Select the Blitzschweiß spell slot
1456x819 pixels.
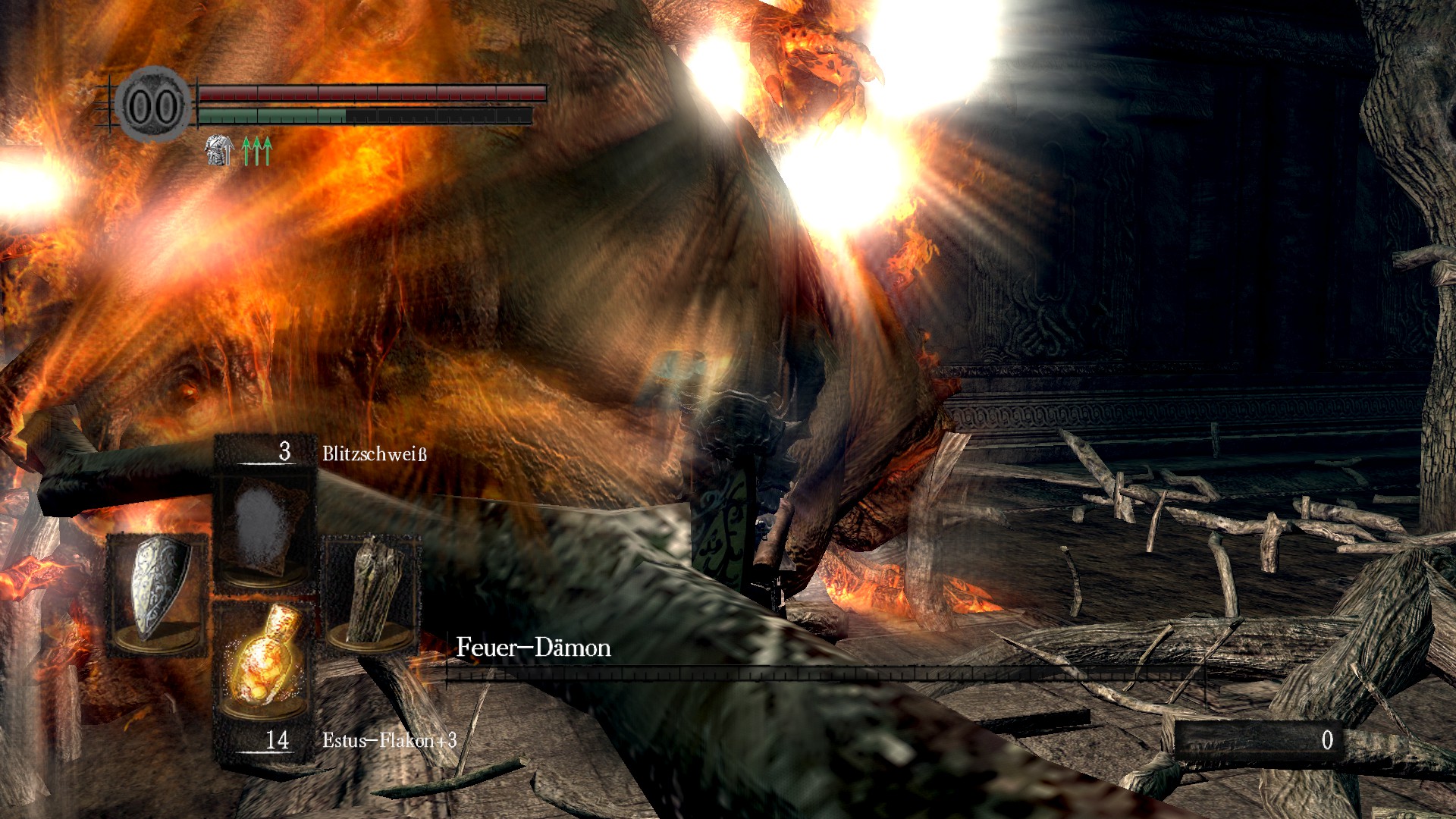pos(265,526)
